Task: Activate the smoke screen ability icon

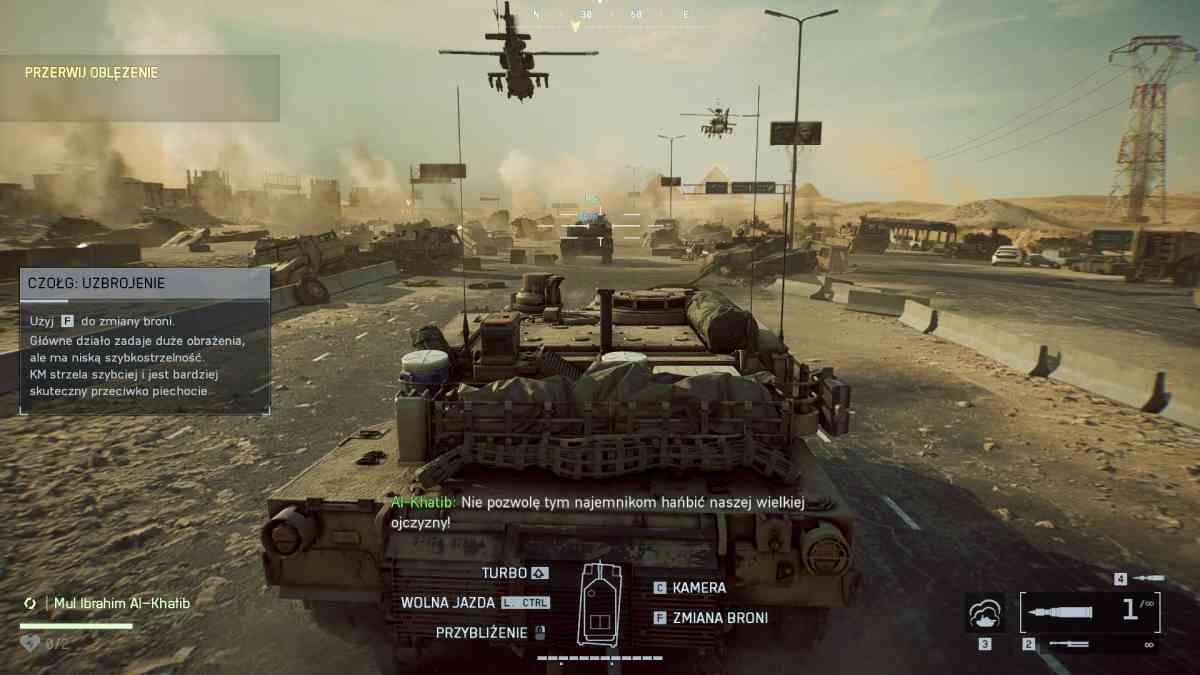Action: tap(985, 612)
